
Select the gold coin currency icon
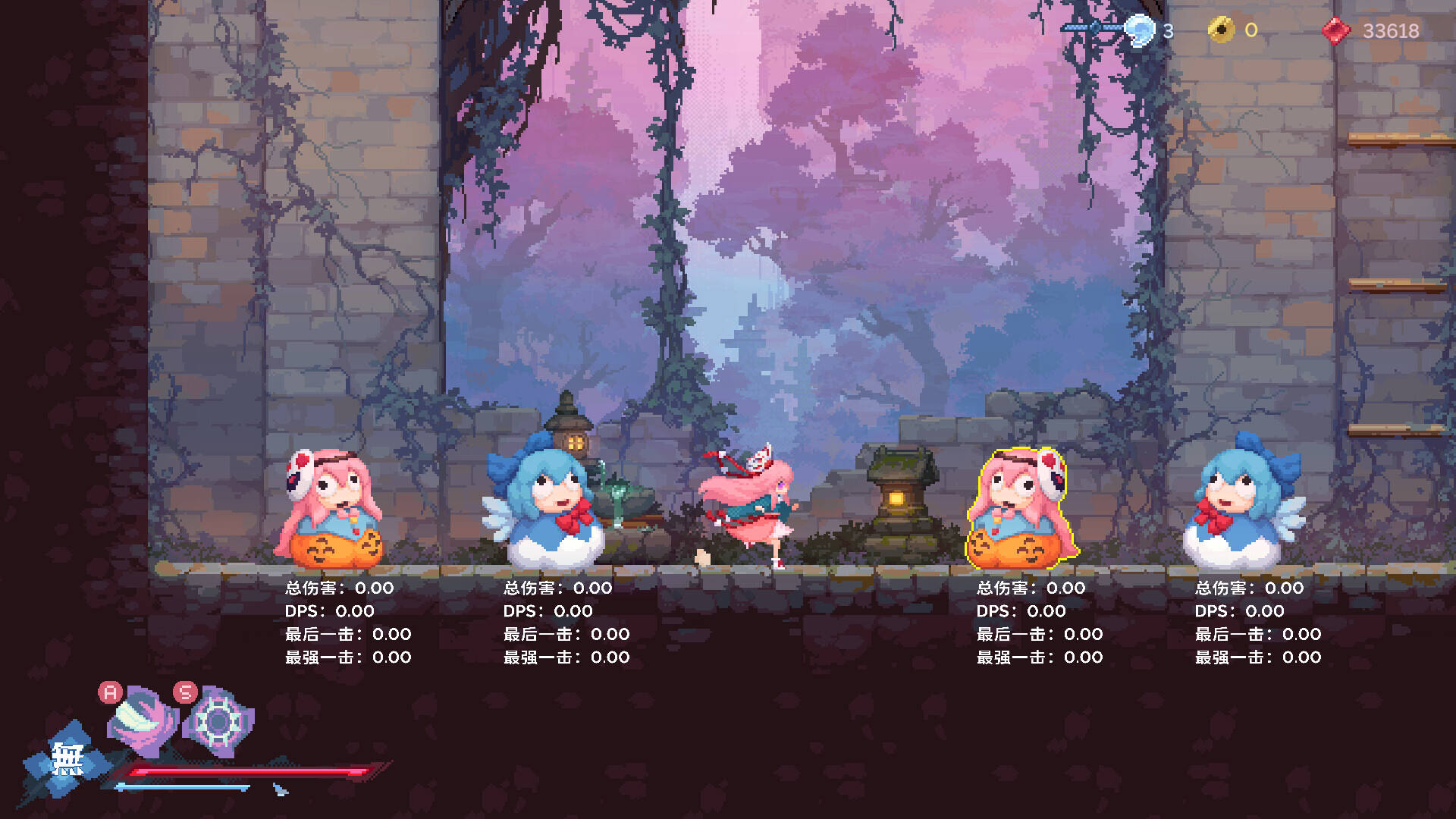(x=1221, y=30)
